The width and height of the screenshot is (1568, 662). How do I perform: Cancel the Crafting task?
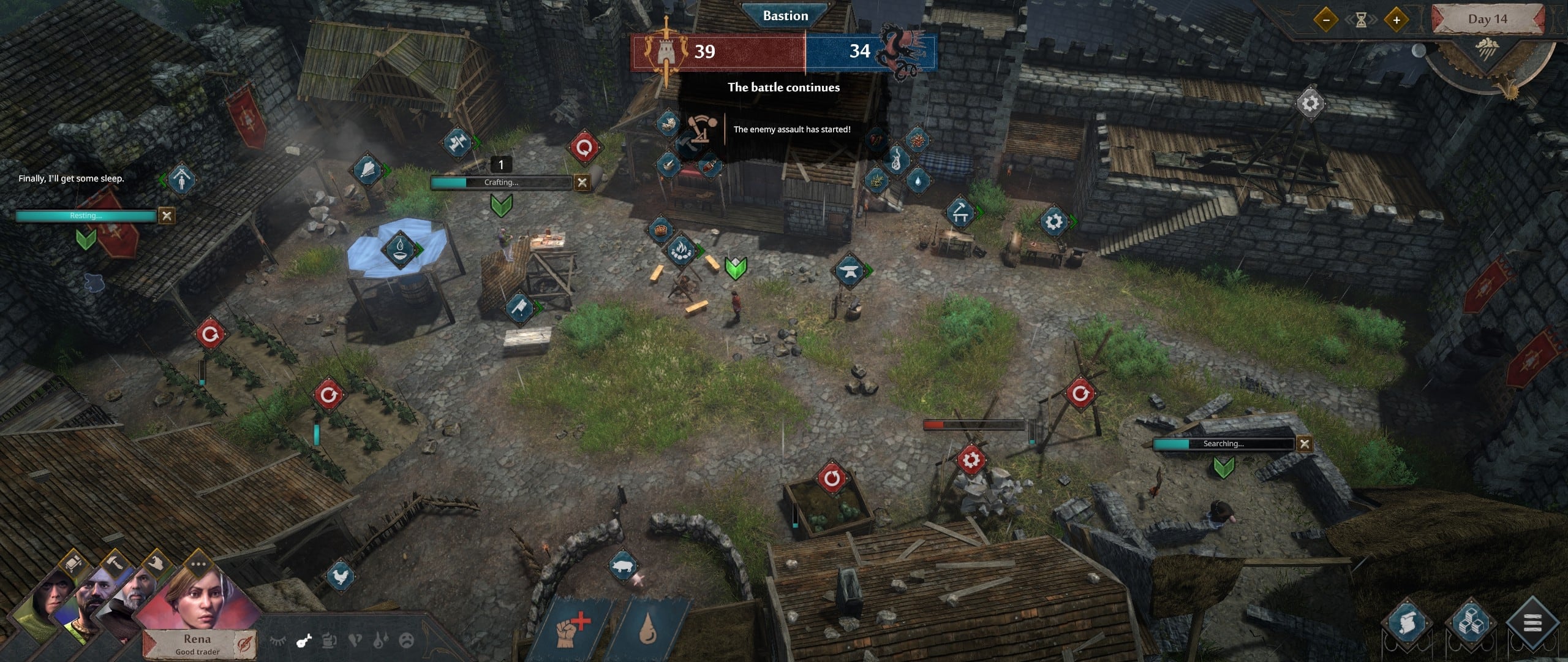pyautogui.click(x=582, y=182)
